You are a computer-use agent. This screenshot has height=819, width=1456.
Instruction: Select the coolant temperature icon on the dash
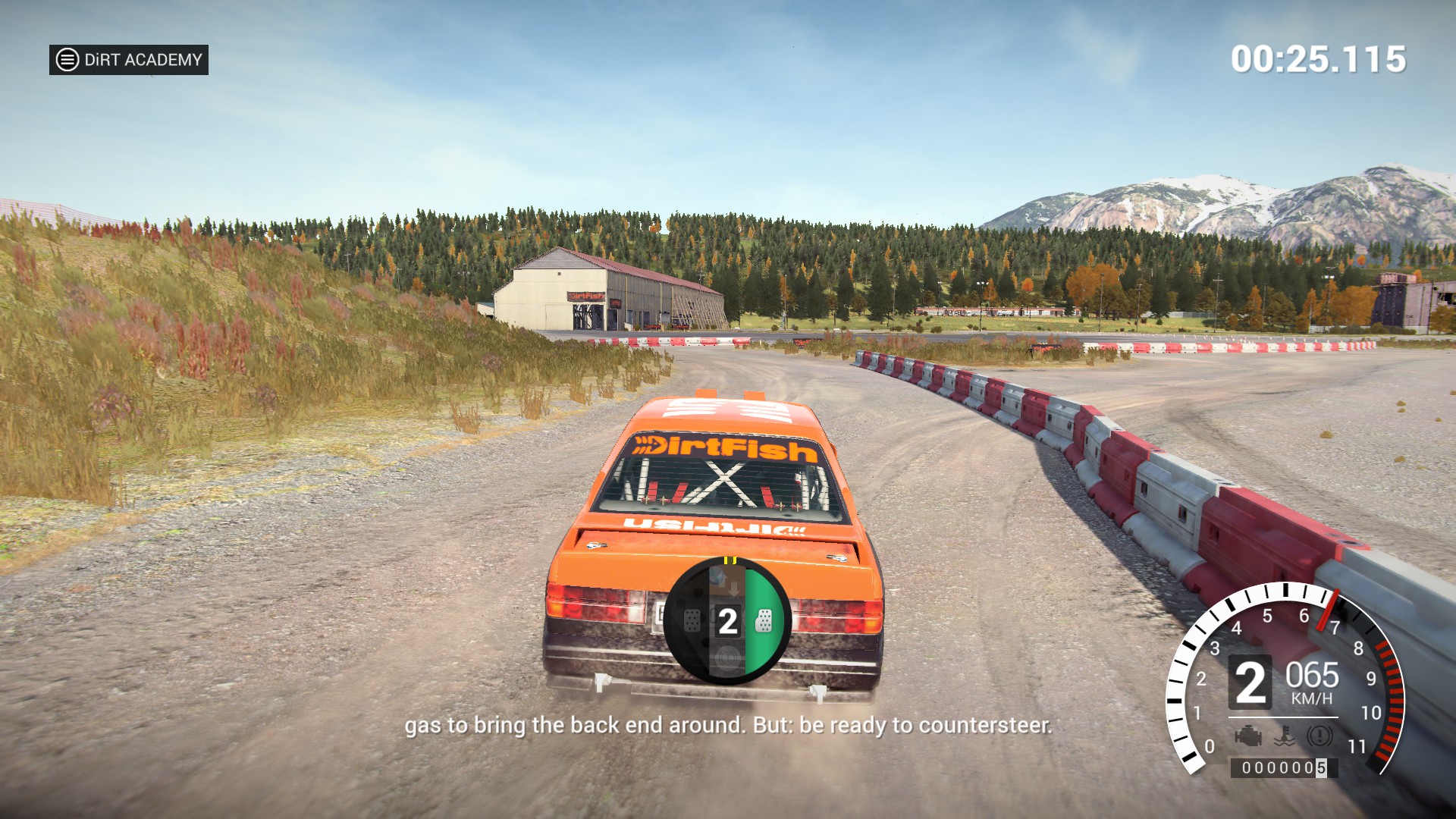click(1284, 736)
